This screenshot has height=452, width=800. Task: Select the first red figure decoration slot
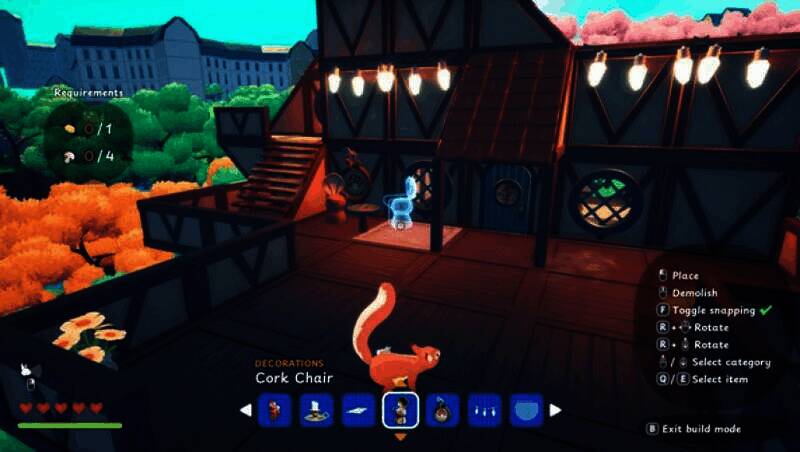click(x=274, y=410)
